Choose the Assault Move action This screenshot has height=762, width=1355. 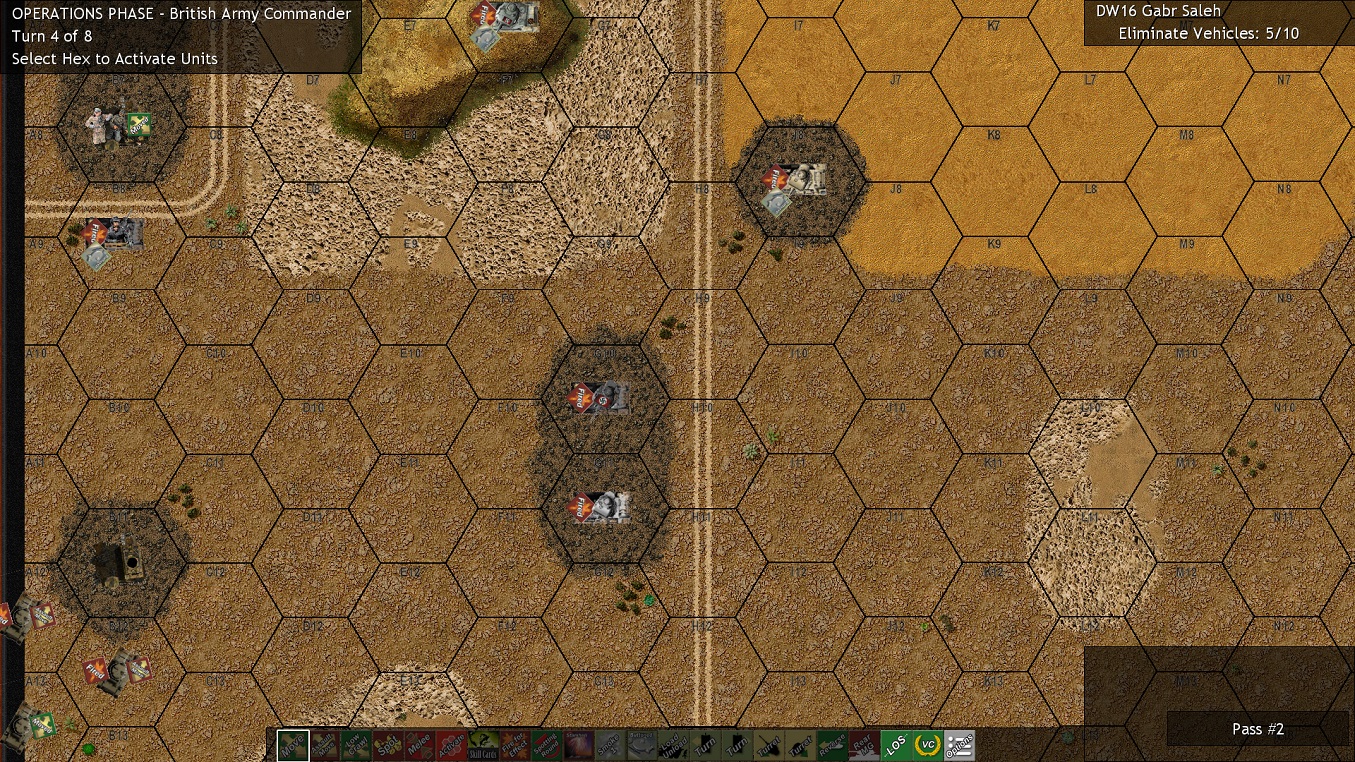[x=325, y=743]
